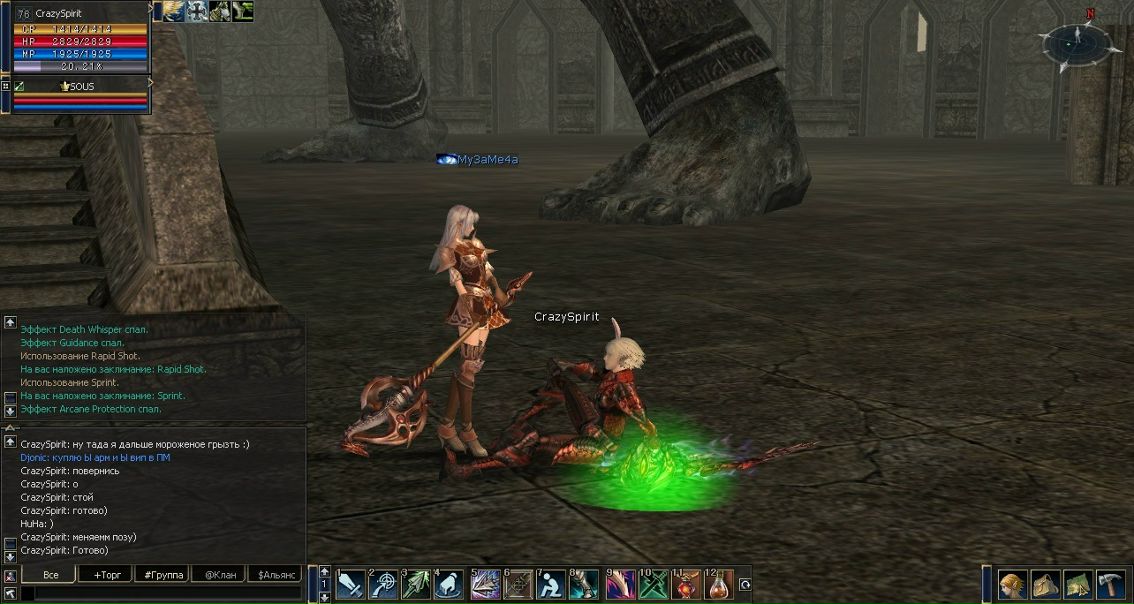Switch to the @Клан clan chat tab
This screenshot has width=1134, height=604.
(218, 575)
